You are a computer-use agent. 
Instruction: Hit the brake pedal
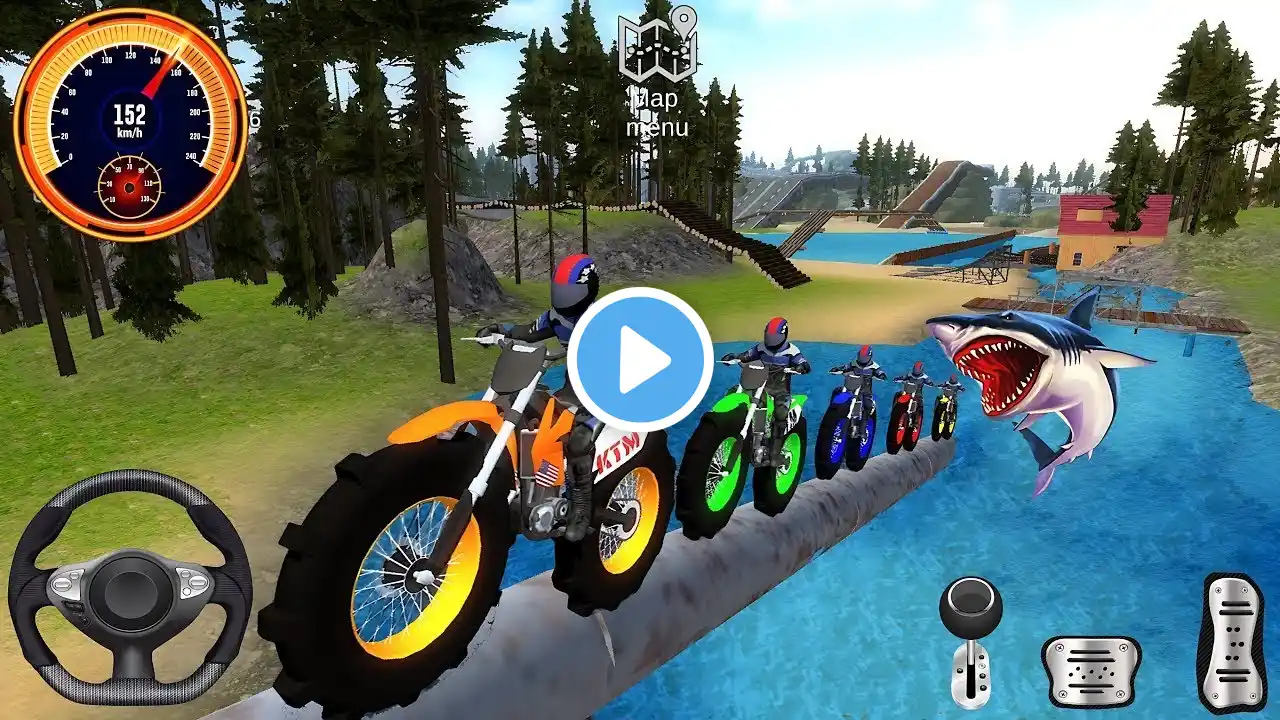point(1090,672)
